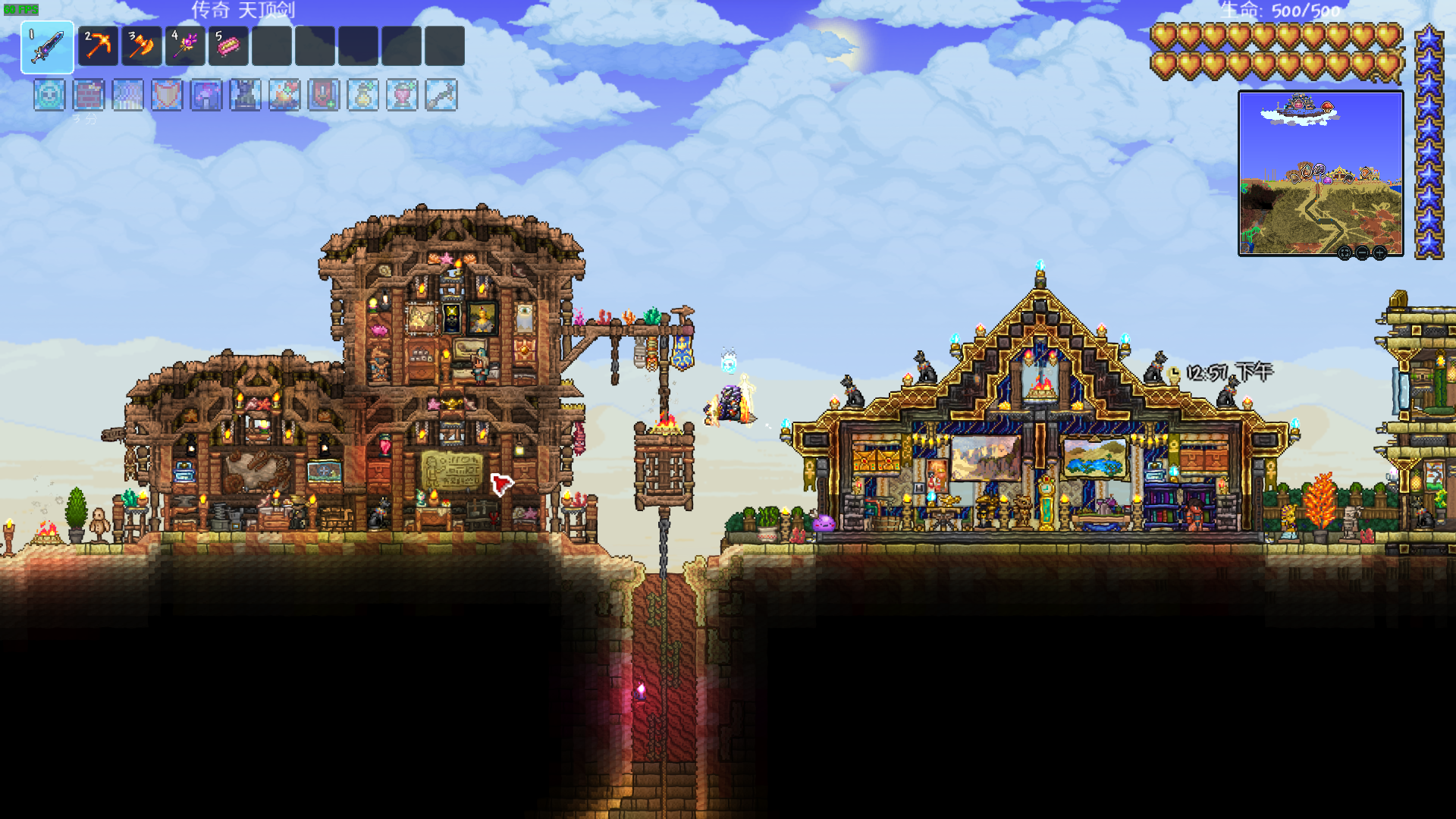This screenshot has width=1456, height=819.
Task: Click the purple mushroom buff icon
Action: click(x=206, y=96)
